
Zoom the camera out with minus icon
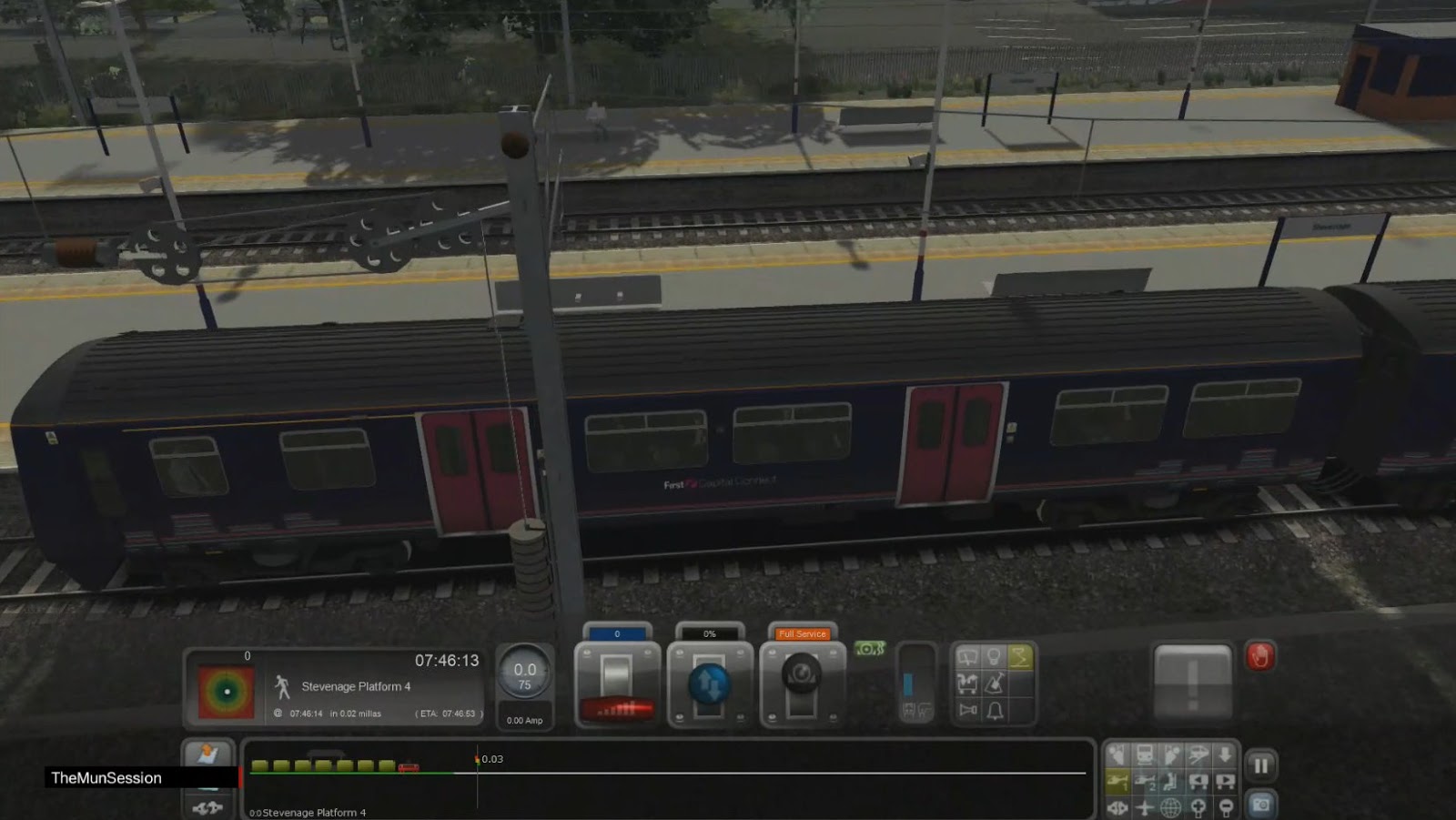tap(1228, 806)
